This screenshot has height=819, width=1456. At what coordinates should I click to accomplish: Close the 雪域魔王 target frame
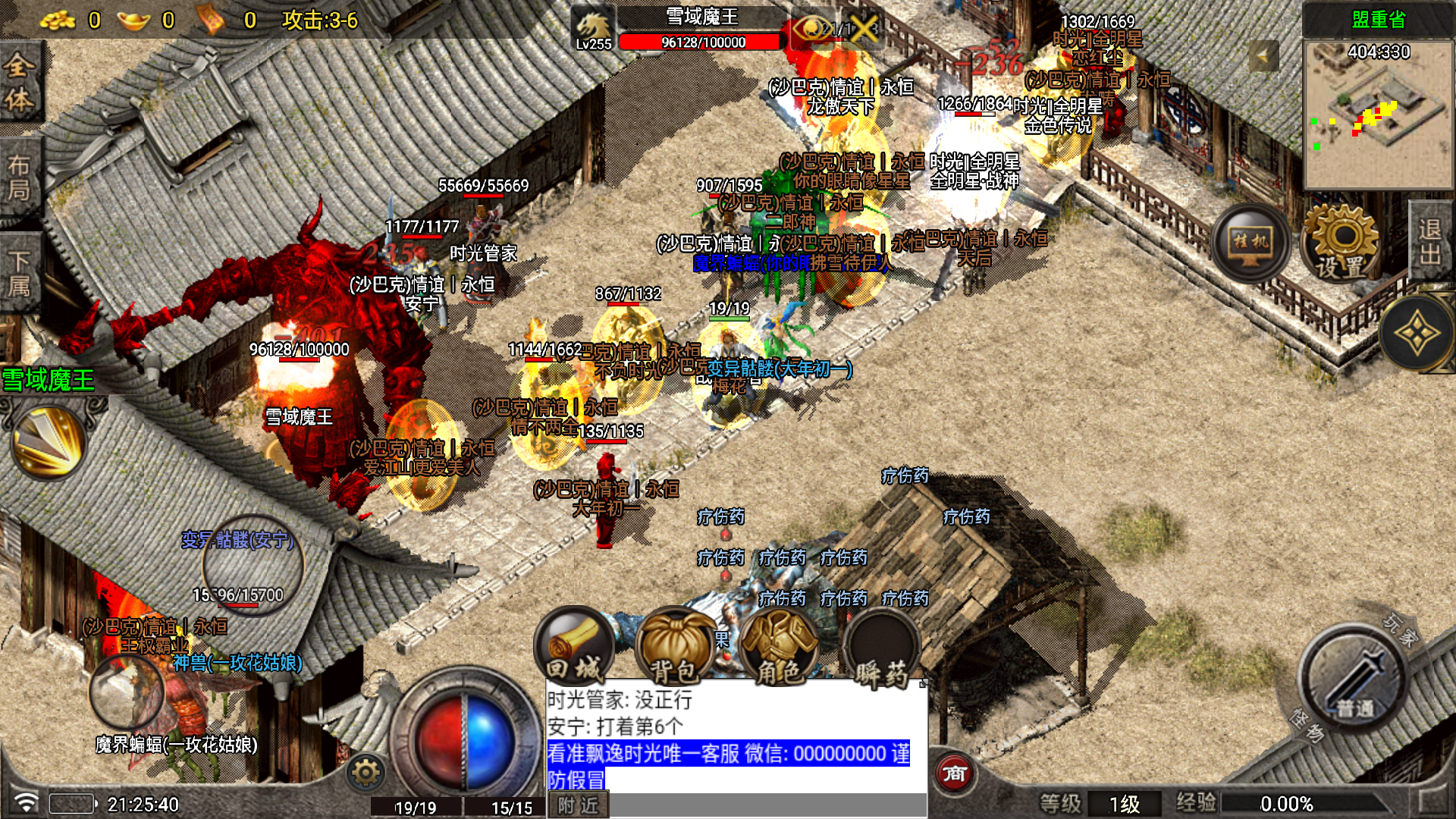pyautogui.click(x=863, y=29)
